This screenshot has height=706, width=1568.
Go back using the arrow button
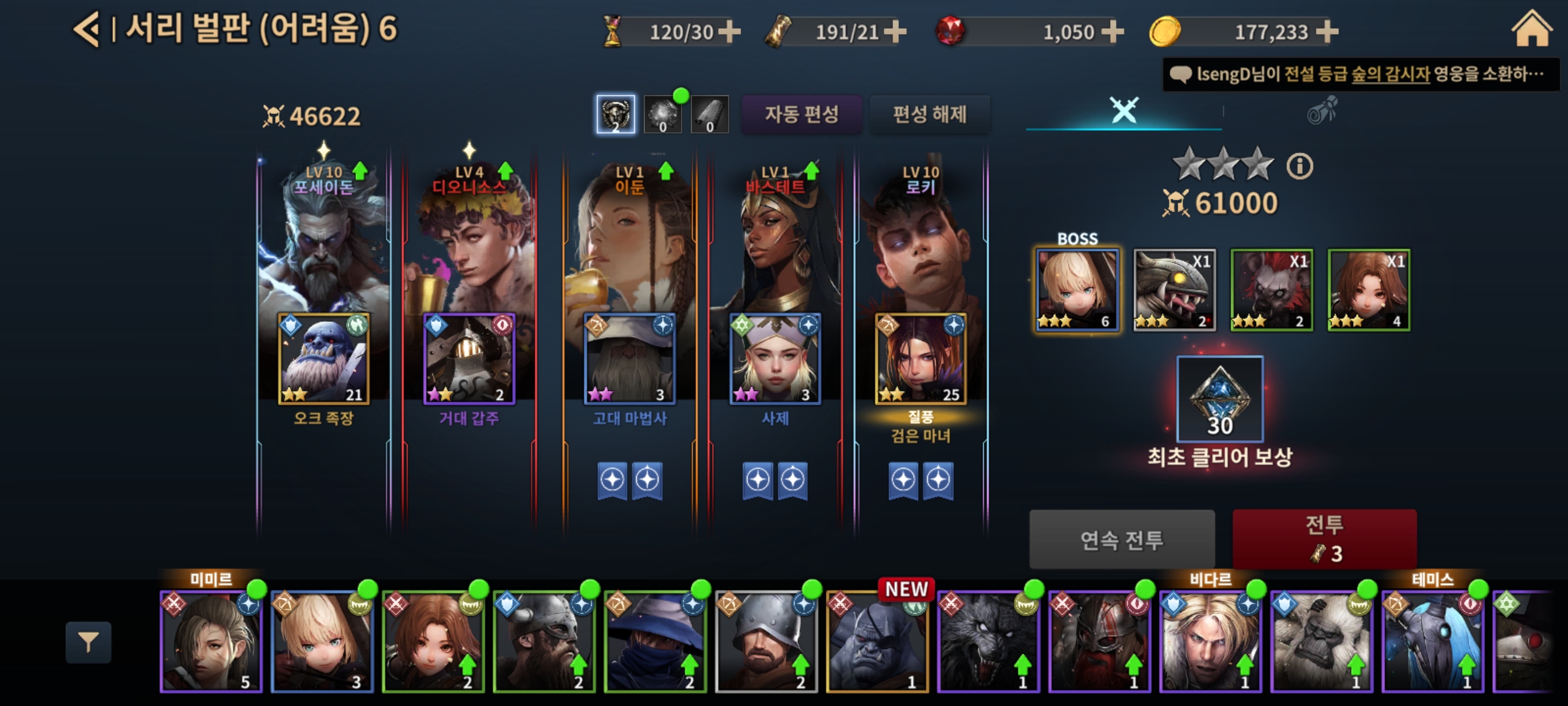pos(87,29)
